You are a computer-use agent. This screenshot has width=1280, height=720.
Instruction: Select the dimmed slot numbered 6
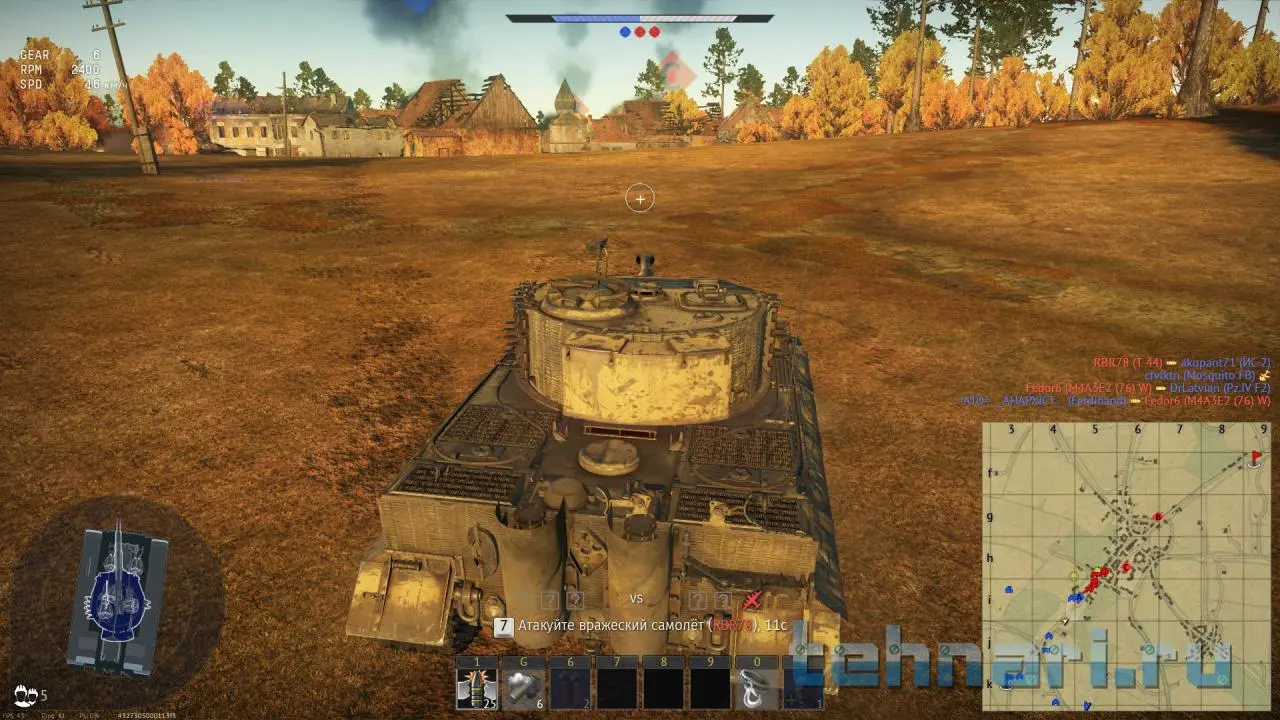[569, 688]
